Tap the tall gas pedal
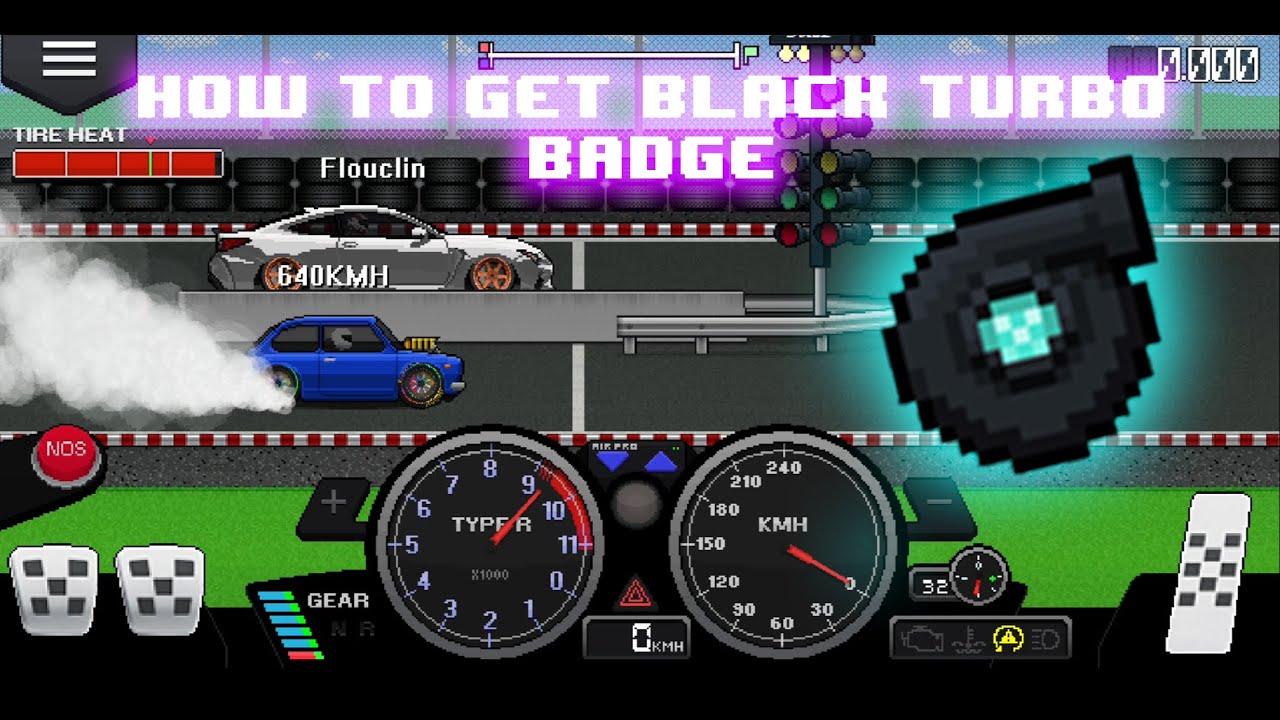This screenshot has width=1280, height=720. (1209, 576)
